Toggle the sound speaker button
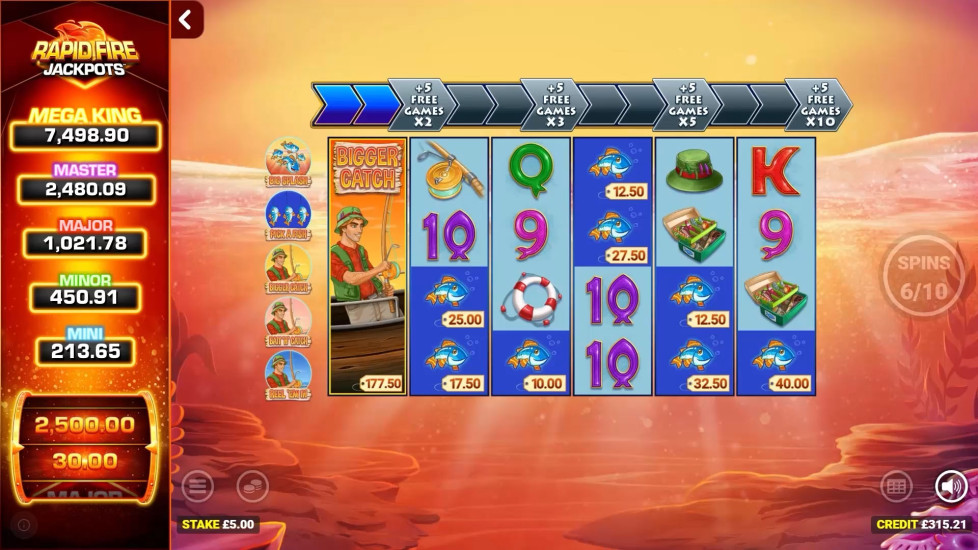Viewport: 978px width, 550px height. pos(951,487)
